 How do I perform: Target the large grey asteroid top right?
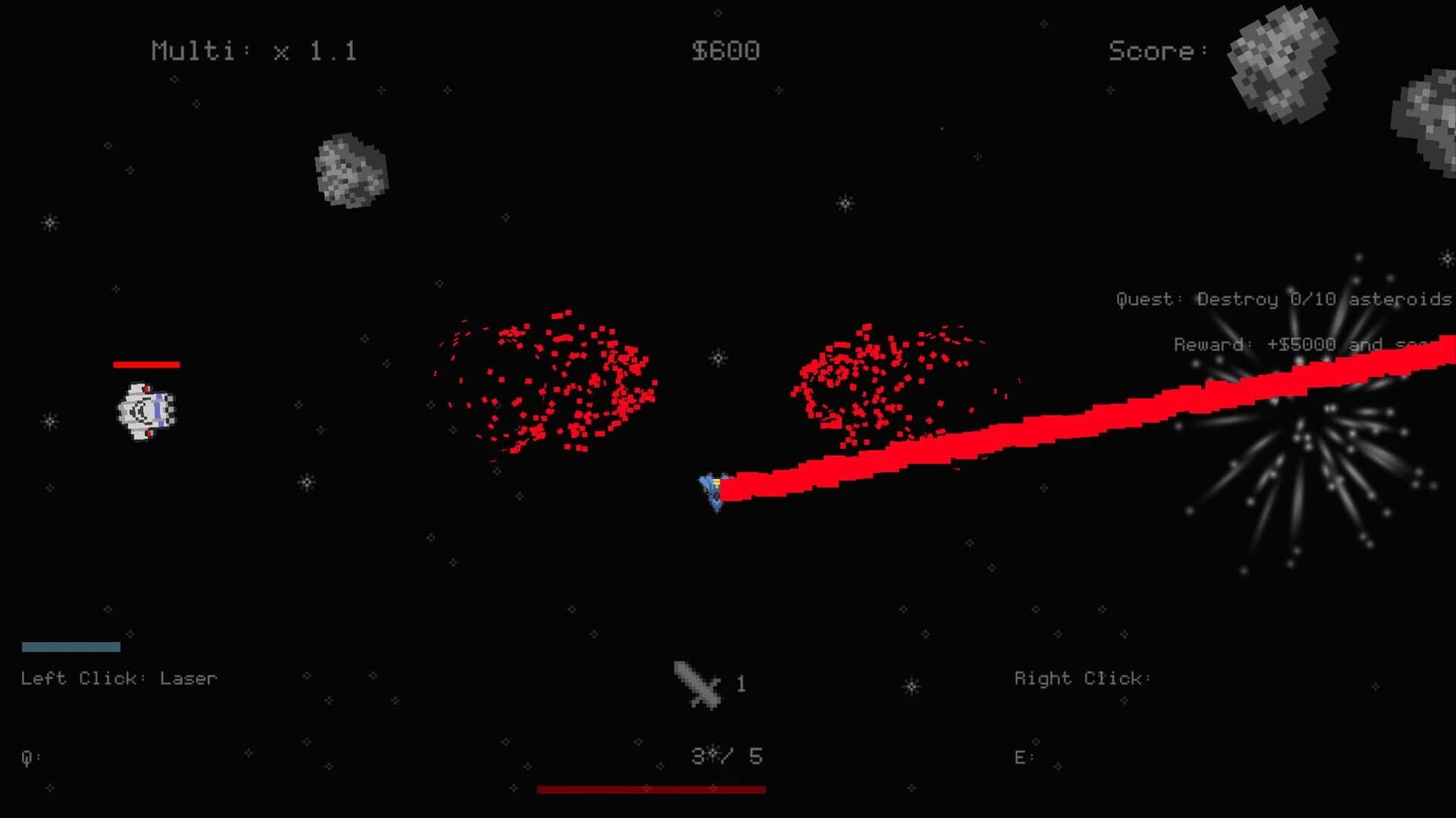1282,64
